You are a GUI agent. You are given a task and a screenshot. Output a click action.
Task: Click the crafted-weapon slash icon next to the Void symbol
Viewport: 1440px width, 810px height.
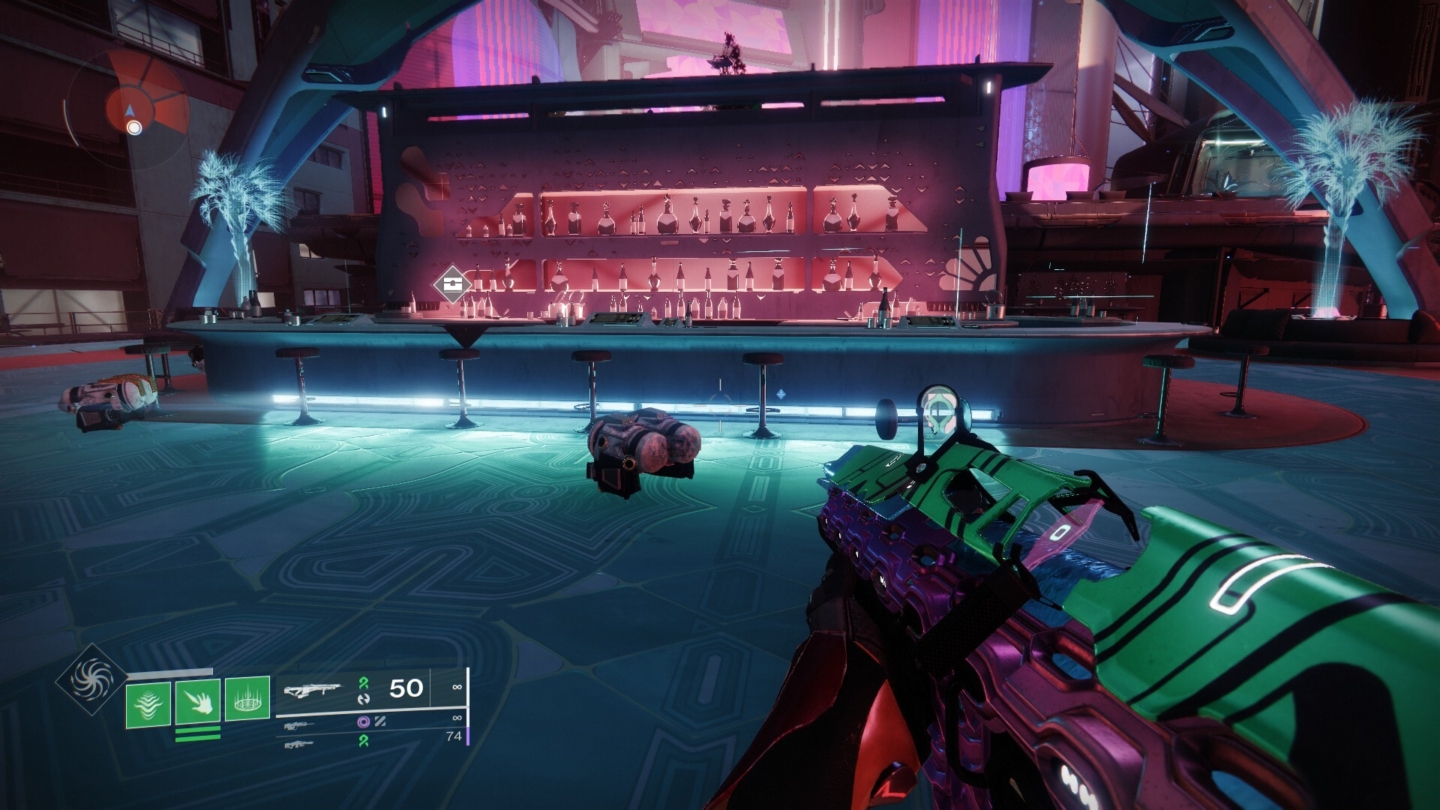381,722
